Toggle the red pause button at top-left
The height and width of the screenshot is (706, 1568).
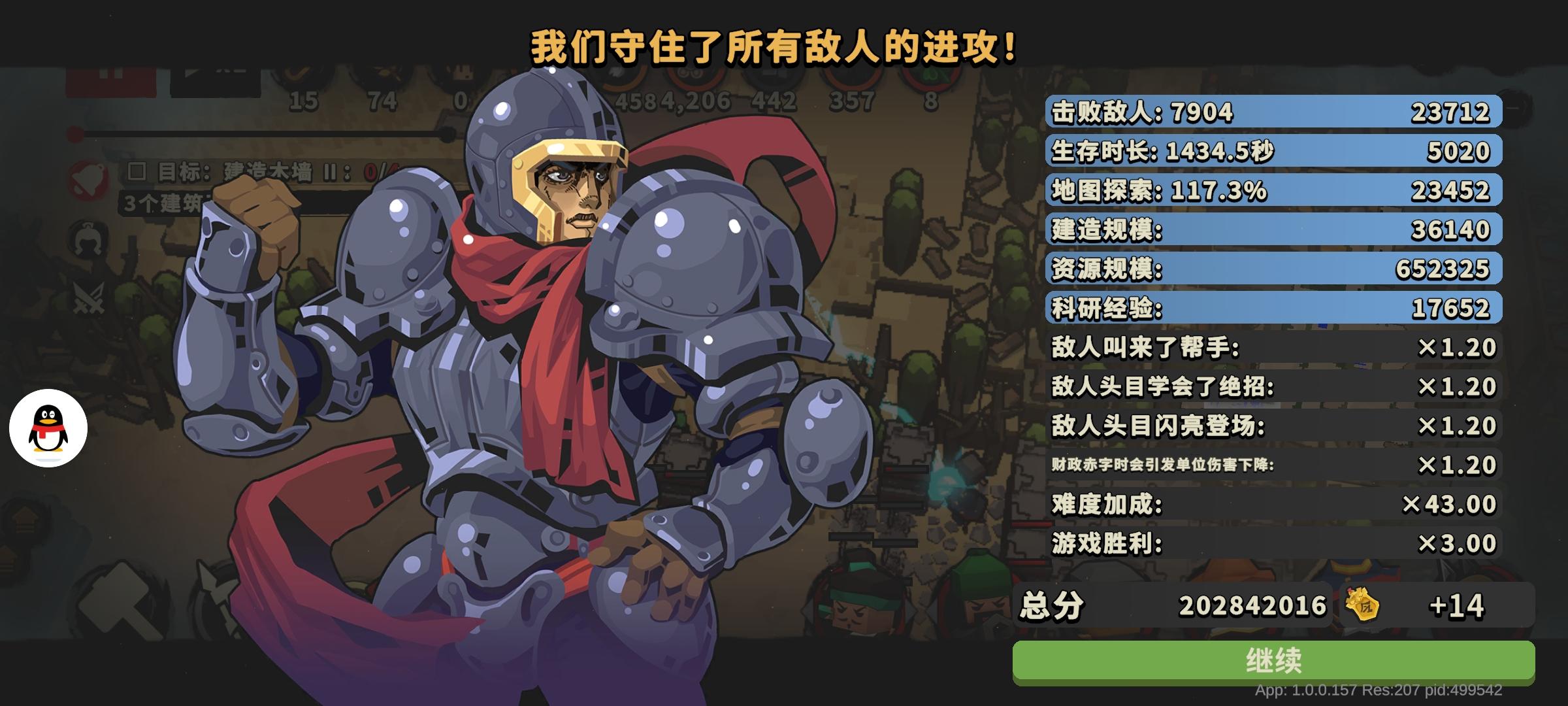click(x=111, y=80)
